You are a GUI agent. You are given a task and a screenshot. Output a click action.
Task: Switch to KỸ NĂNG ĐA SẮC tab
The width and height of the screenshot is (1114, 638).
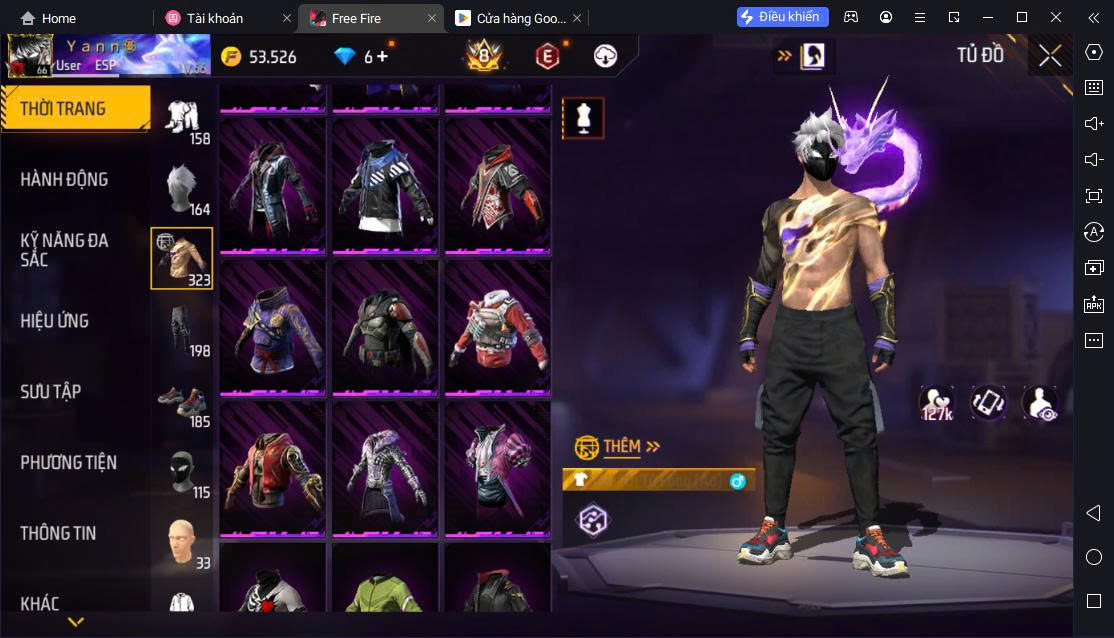click(x=65, y=250)
